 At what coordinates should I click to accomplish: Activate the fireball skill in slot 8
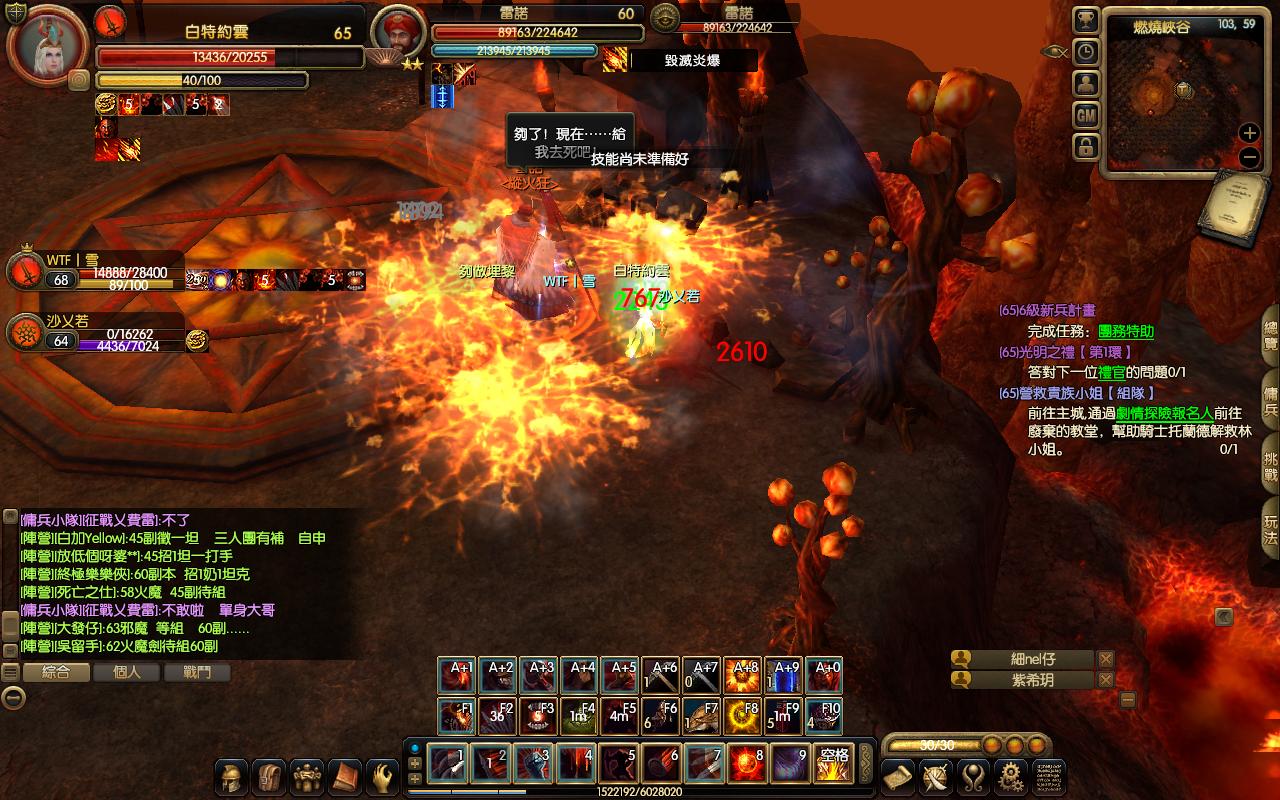click(x=746, y=764)
